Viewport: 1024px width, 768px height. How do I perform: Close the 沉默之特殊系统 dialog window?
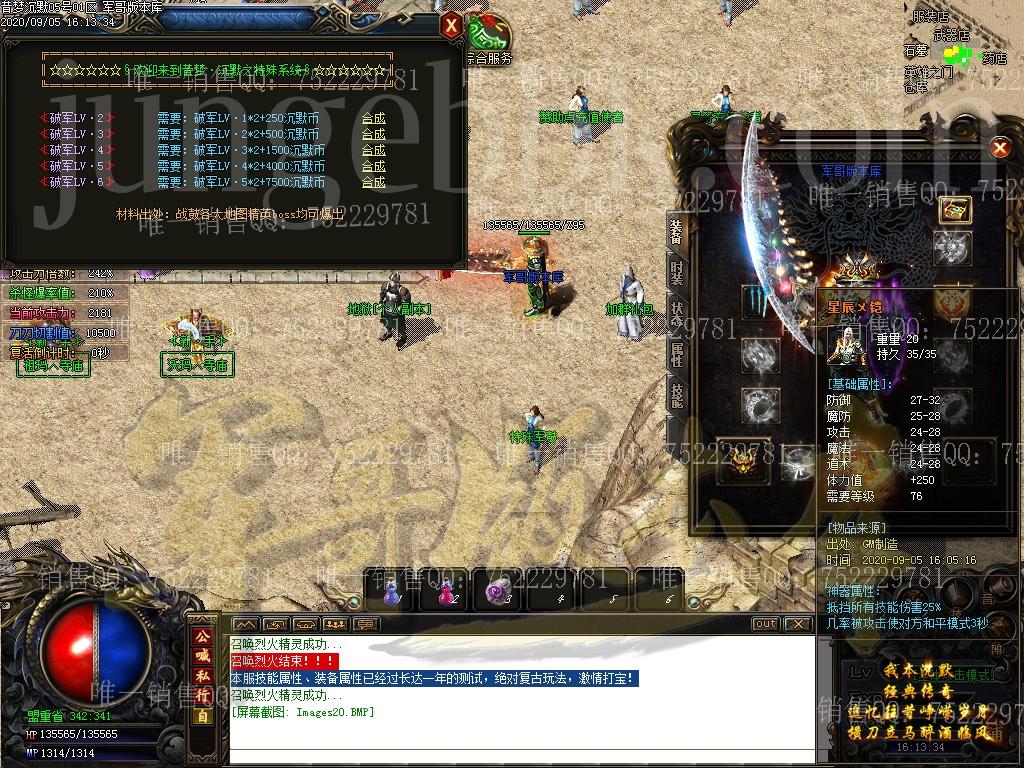(452, 25)
